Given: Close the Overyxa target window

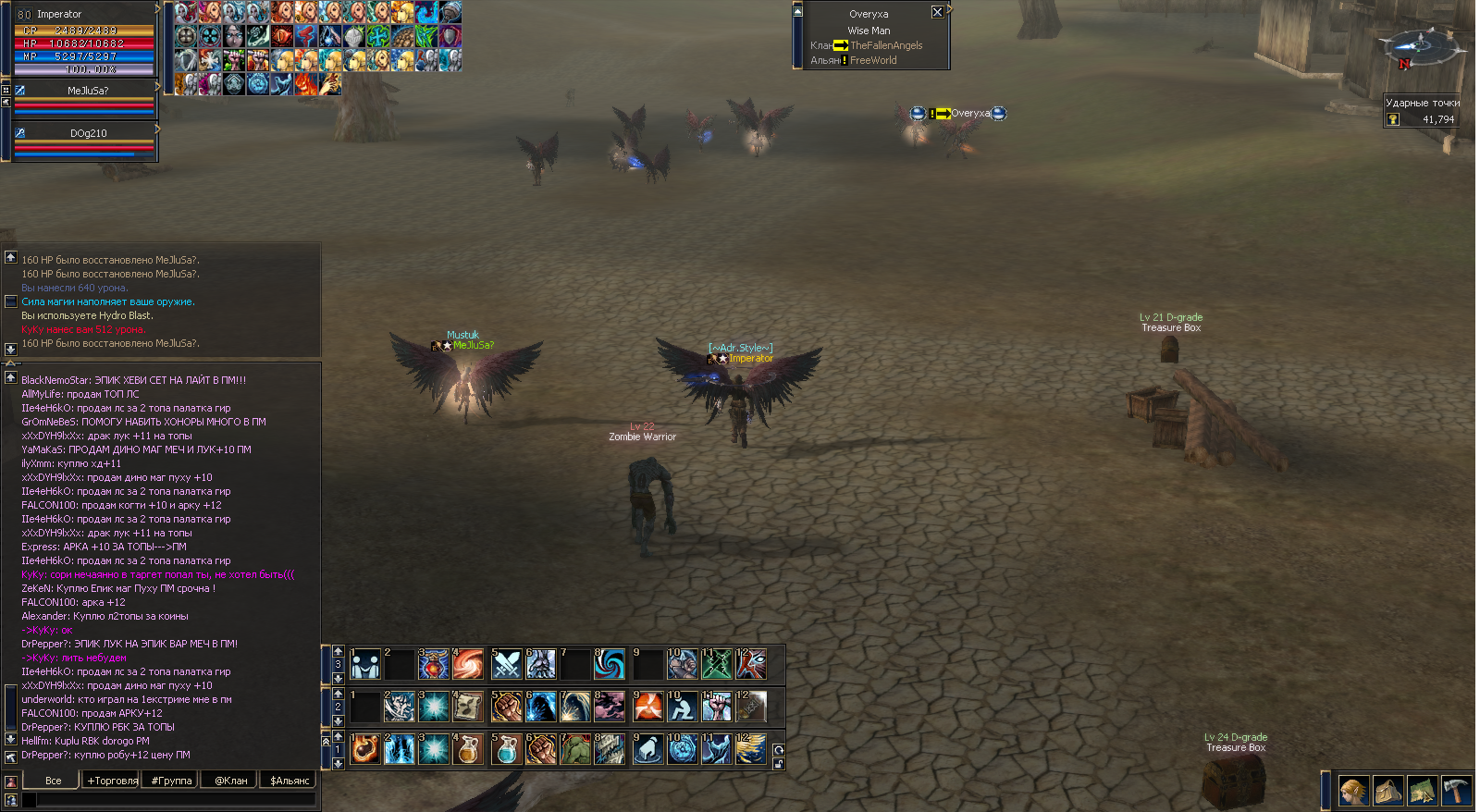Looking at the screenshot, I should click(x=937, y=12).
